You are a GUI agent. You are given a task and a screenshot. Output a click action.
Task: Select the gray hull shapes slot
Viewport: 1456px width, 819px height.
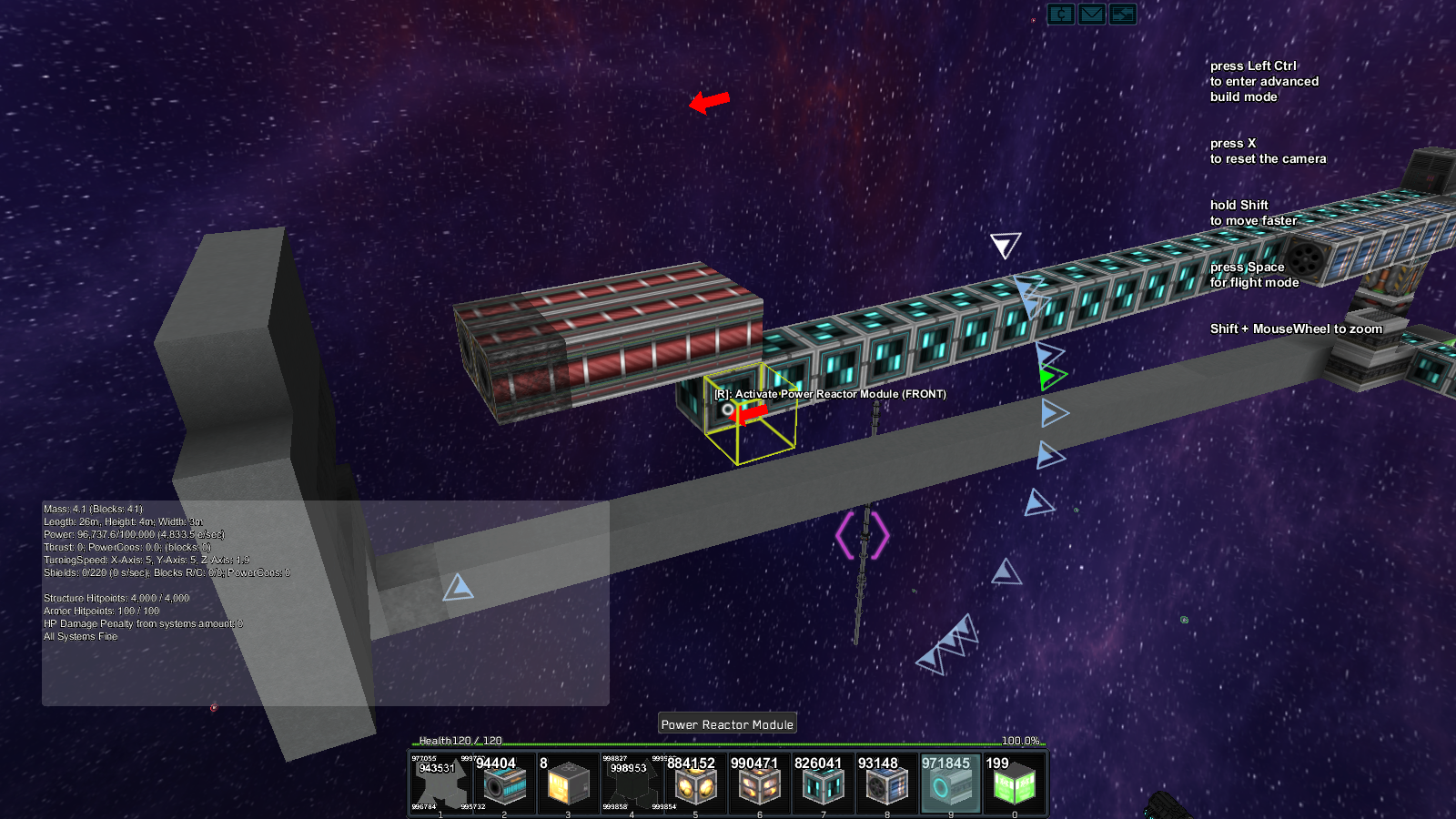coord(440,783)
